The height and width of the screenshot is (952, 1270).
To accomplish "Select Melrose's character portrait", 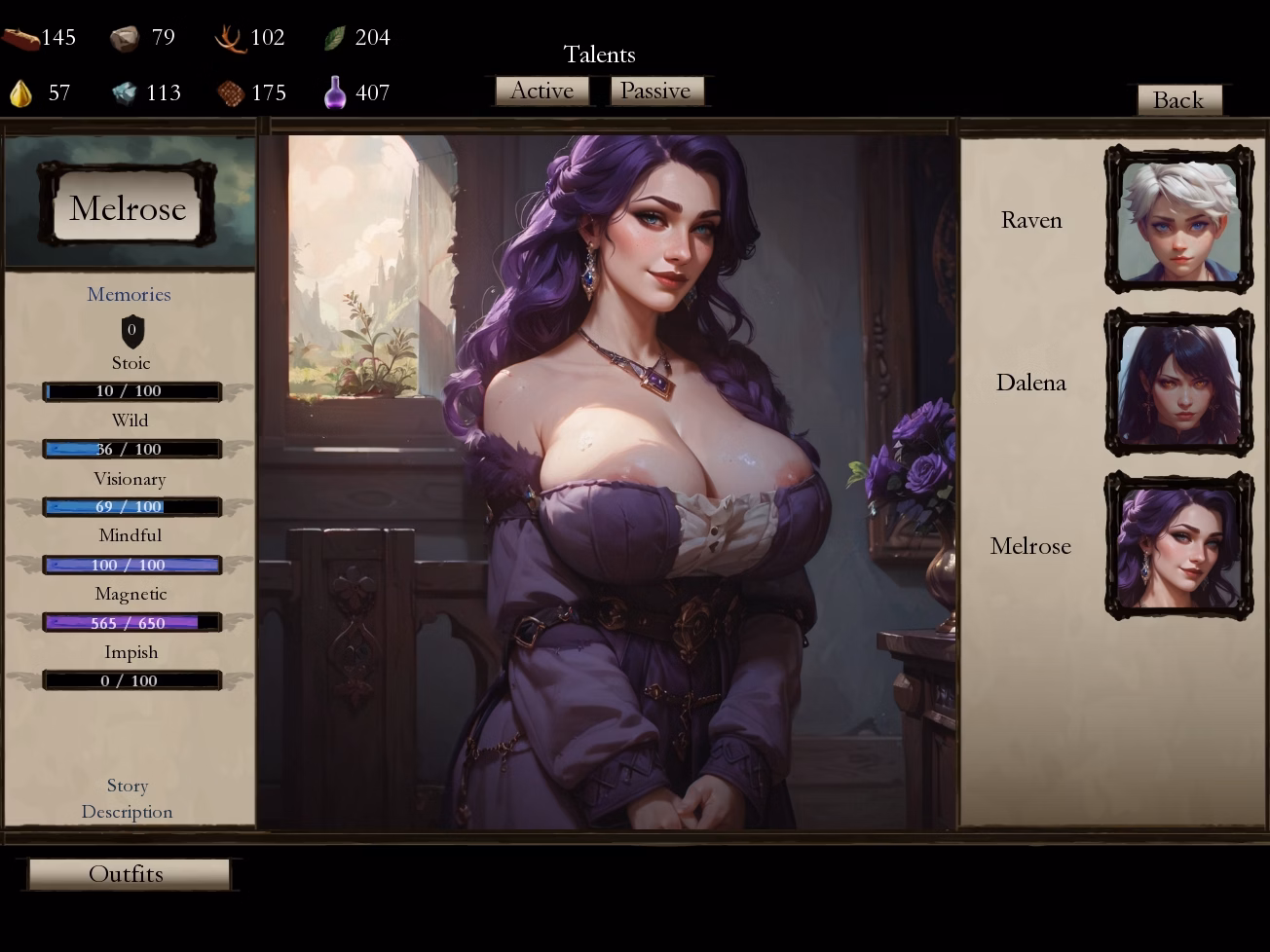I will (1178, 544).
